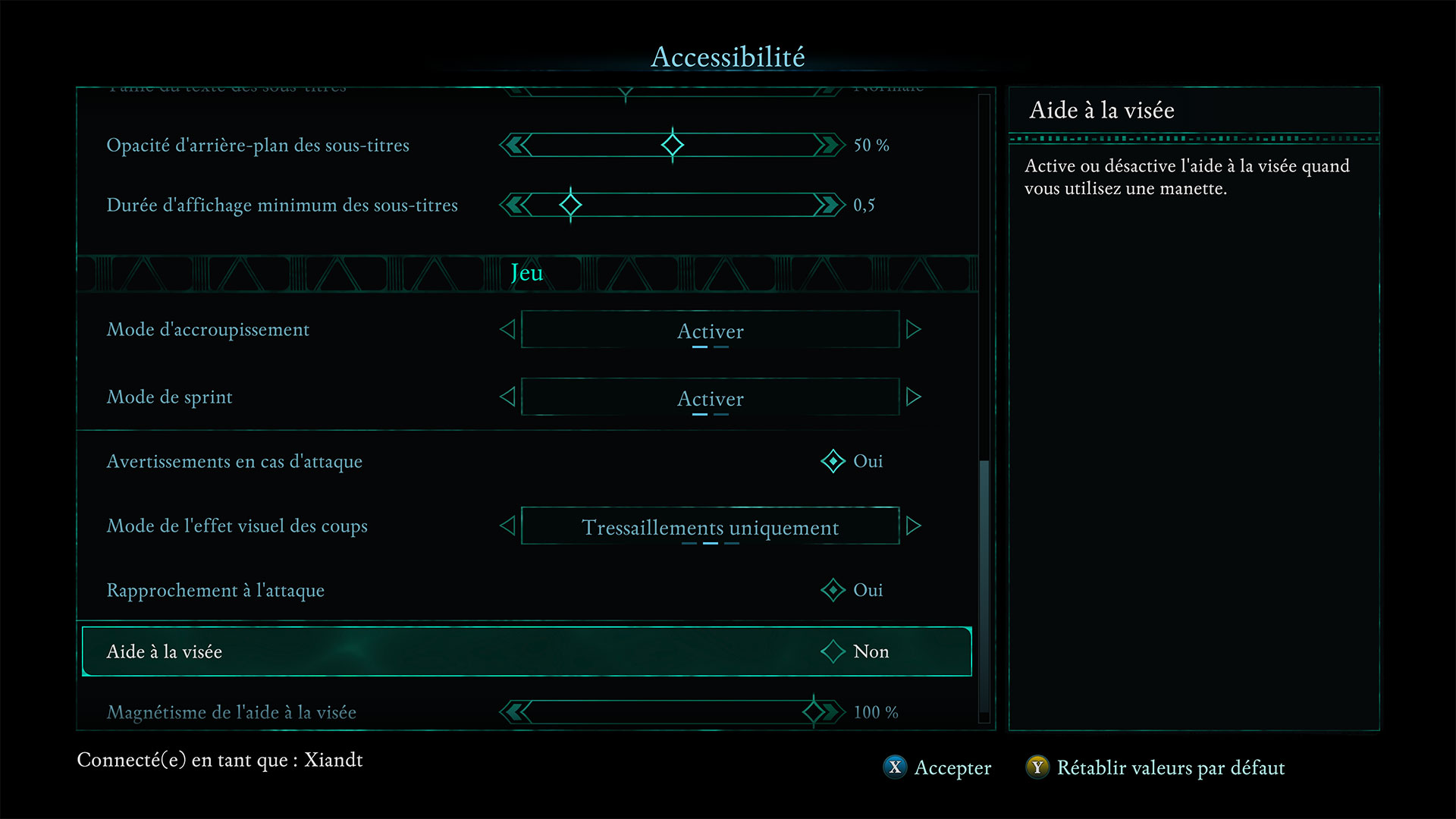Increase Opacité d'arrière-plan des sous-titres slider
The image size is (1456, 819).
(830, 145)
